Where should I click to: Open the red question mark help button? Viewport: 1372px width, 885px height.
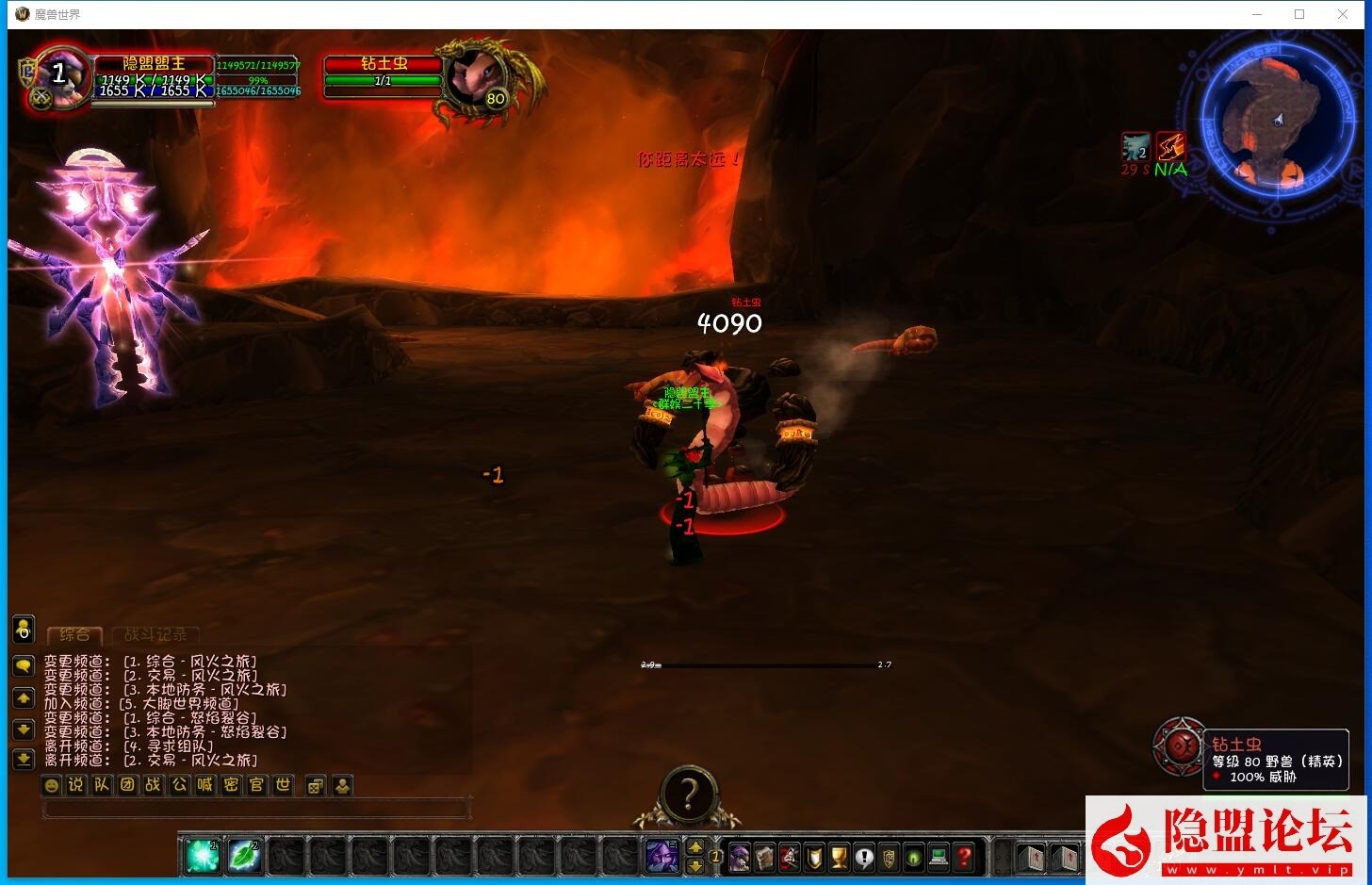(964, 858)
